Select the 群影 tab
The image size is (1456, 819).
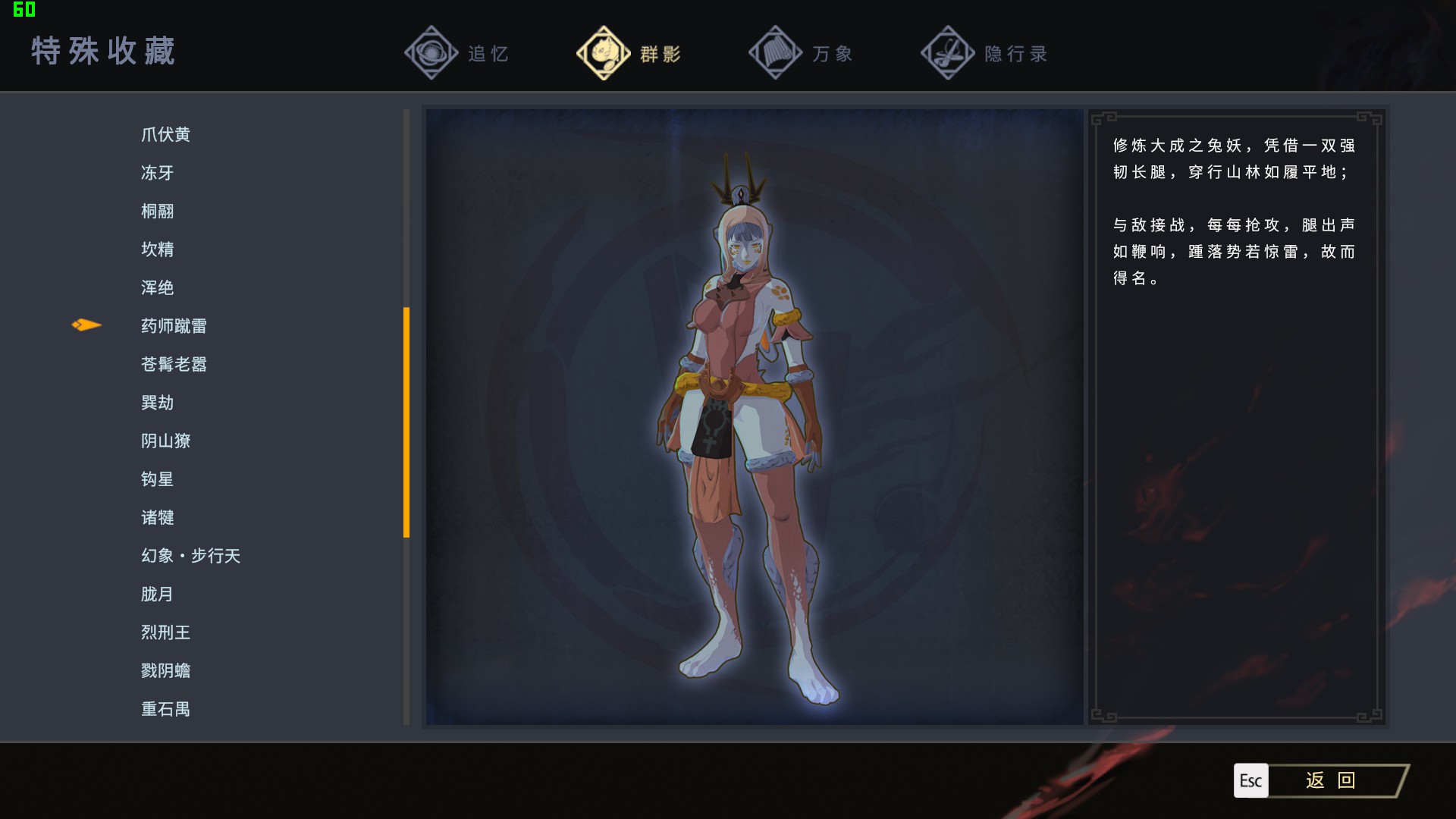click(x=629, y=53)
